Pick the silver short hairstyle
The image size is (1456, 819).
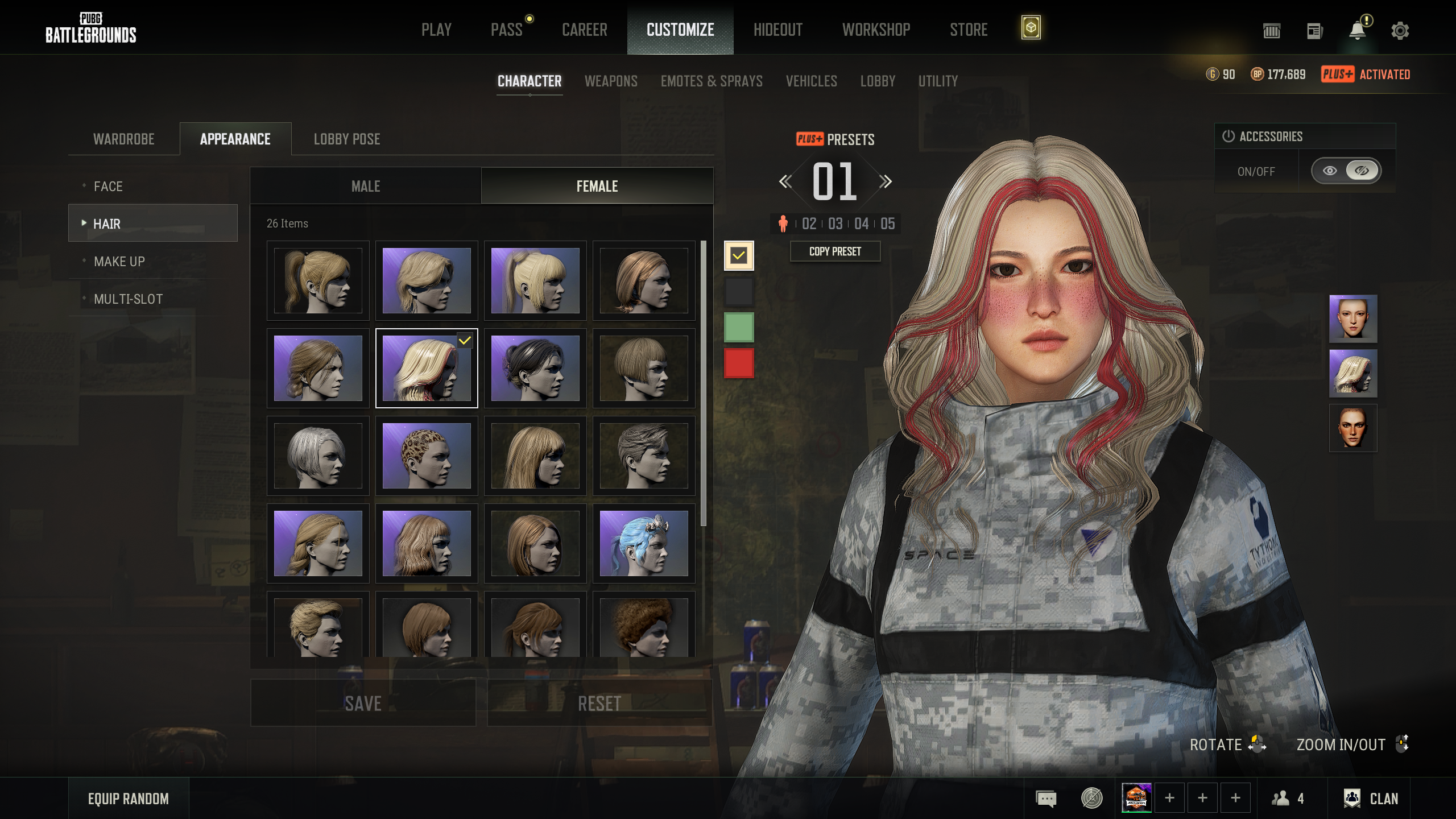(318, 456)
